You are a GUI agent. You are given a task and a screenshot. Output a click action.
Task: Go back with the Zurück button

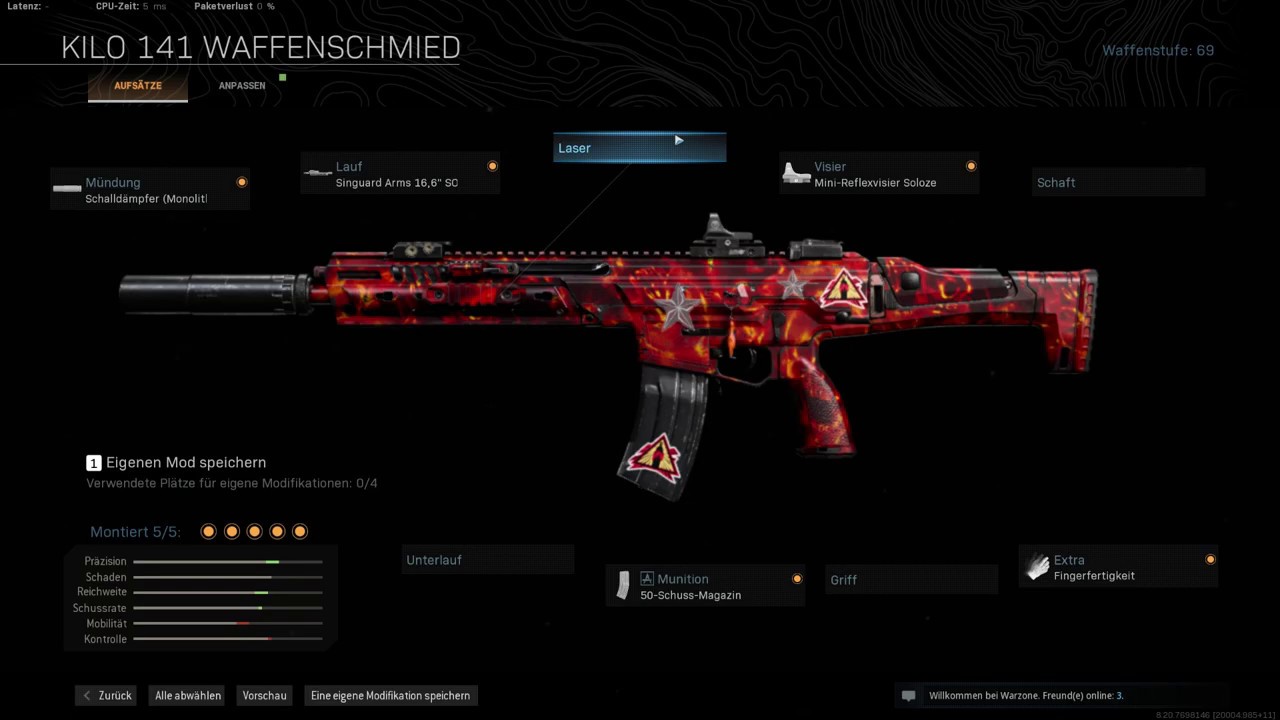click(x=106, y=695)
